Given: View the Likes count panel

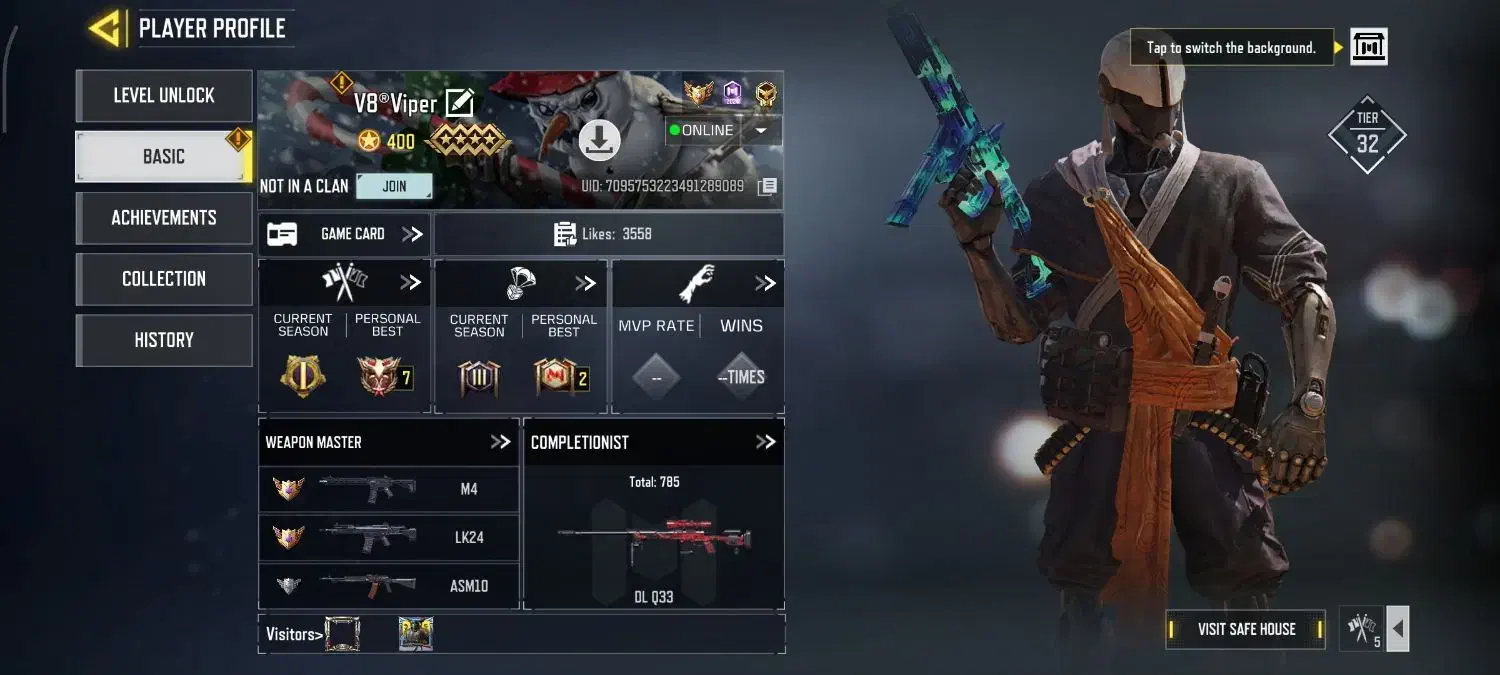Looking at the screenshot, I should (x=609, y=234).
